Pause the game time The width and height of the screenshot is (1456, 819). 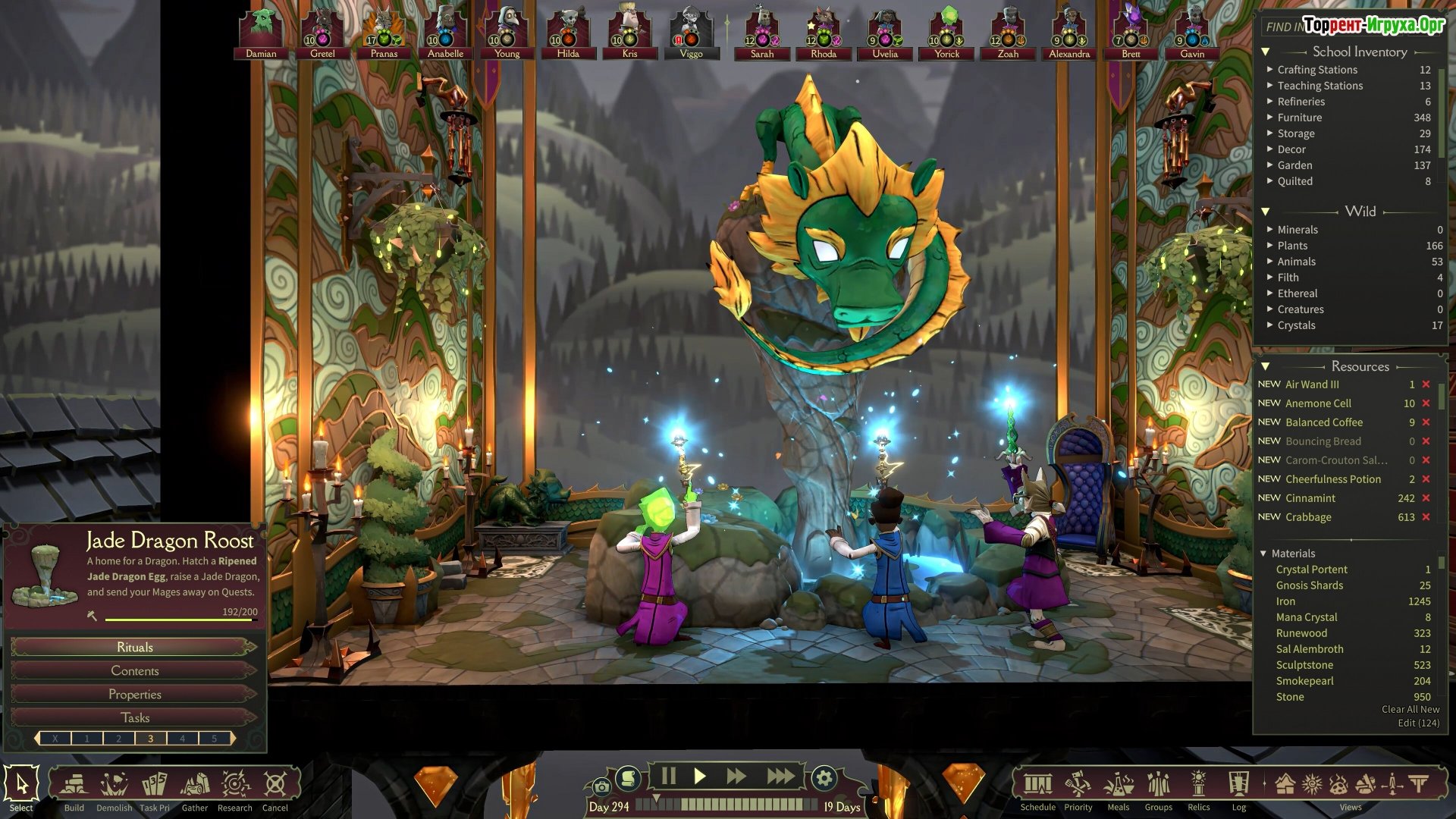pyautogui.click(x=668, y=776)
